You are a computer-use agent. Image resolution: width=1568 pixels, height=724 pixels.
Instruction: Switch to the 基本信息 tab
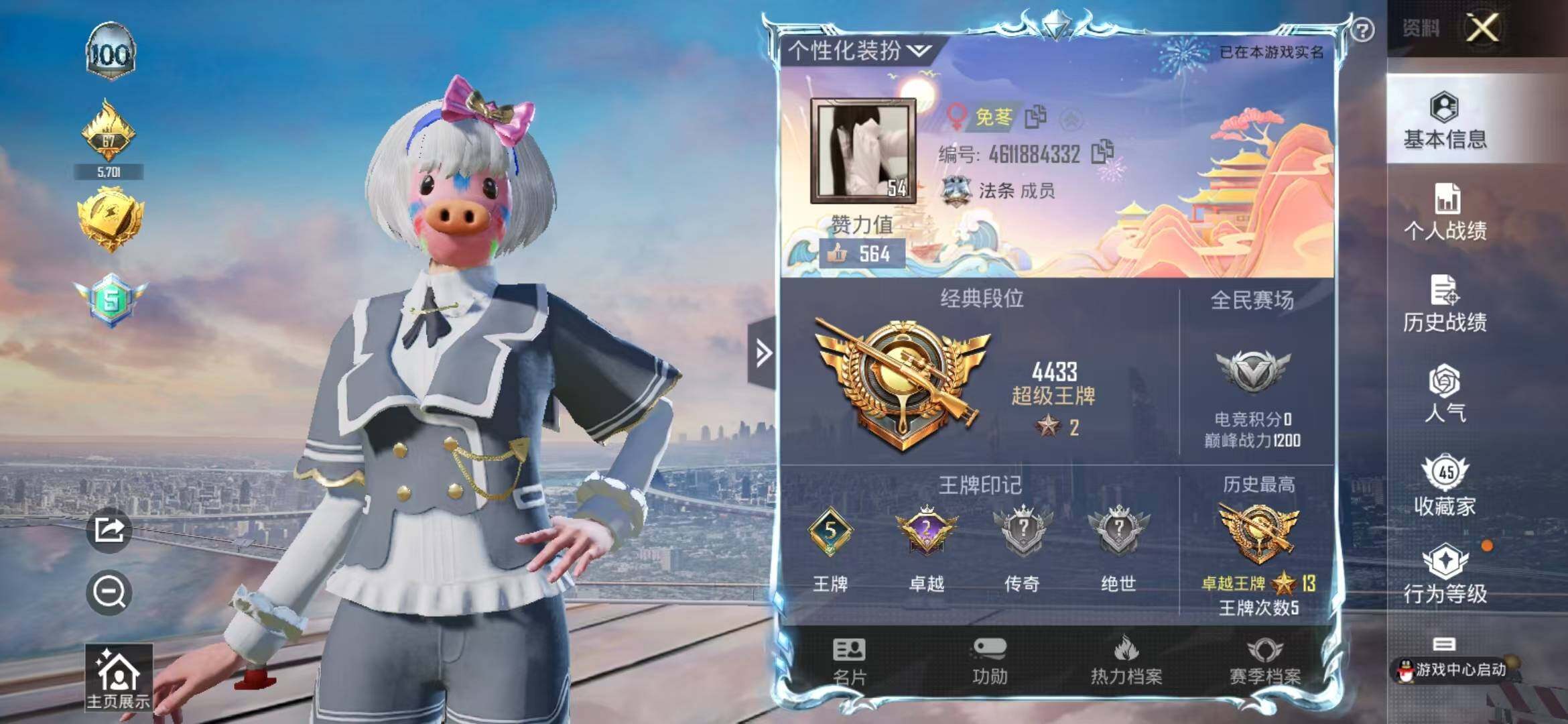coord(1445,121)
